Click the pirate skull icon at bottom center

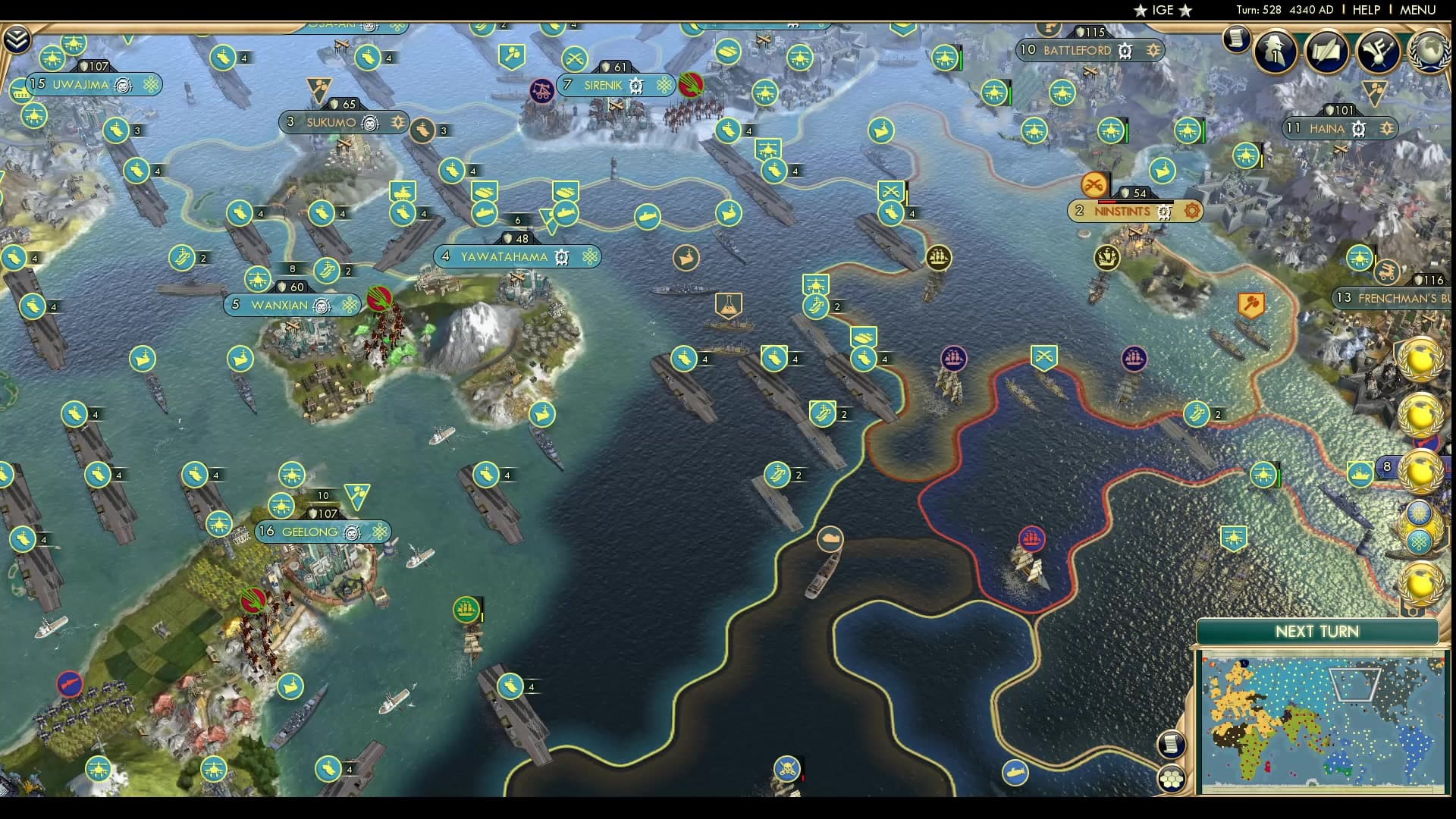(787, 767)
